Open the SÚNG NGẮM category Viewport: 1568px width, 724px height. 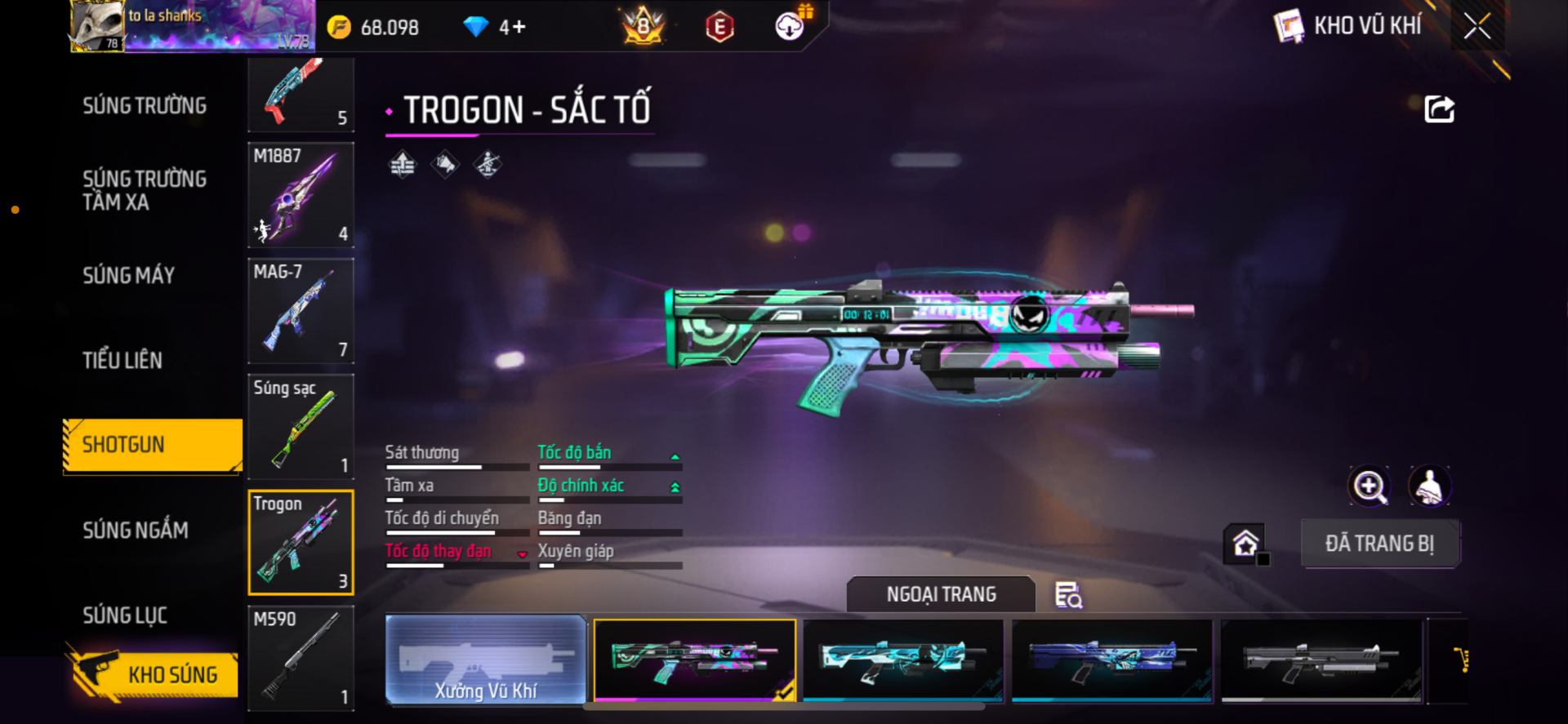136,531
